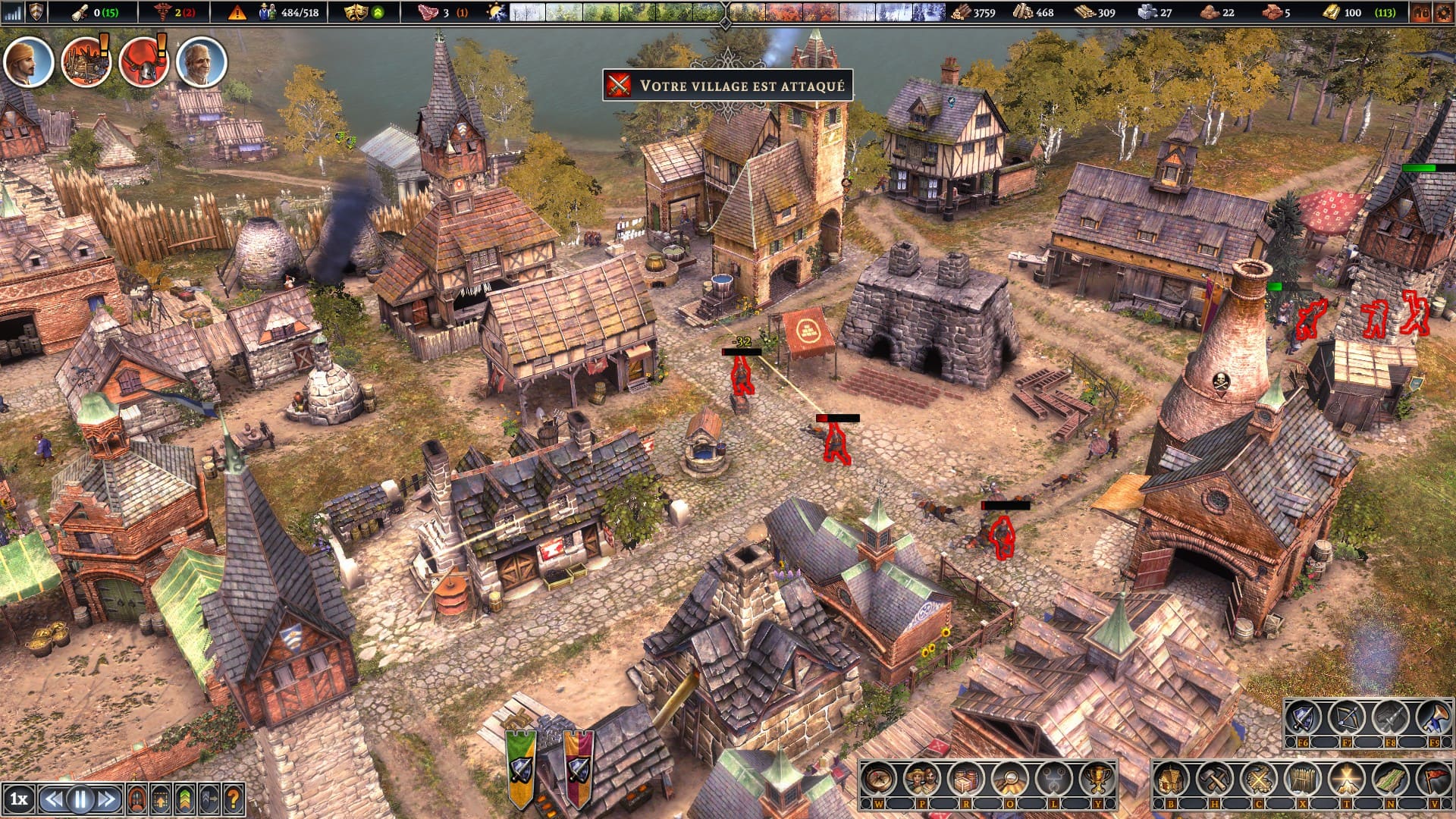Speed up game with fast-forward arrows

point(108,799)
